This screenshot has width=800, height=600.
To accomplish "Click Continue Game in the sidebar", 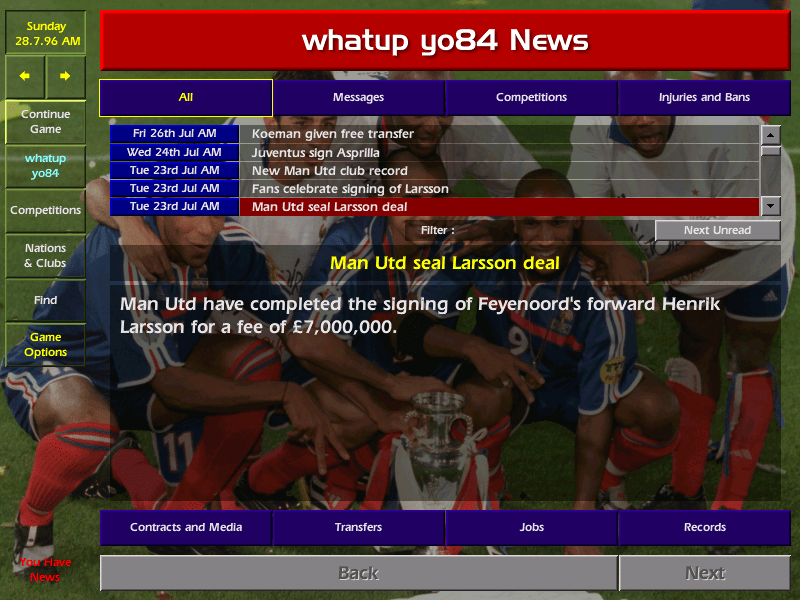I will (x=45, y=121).
